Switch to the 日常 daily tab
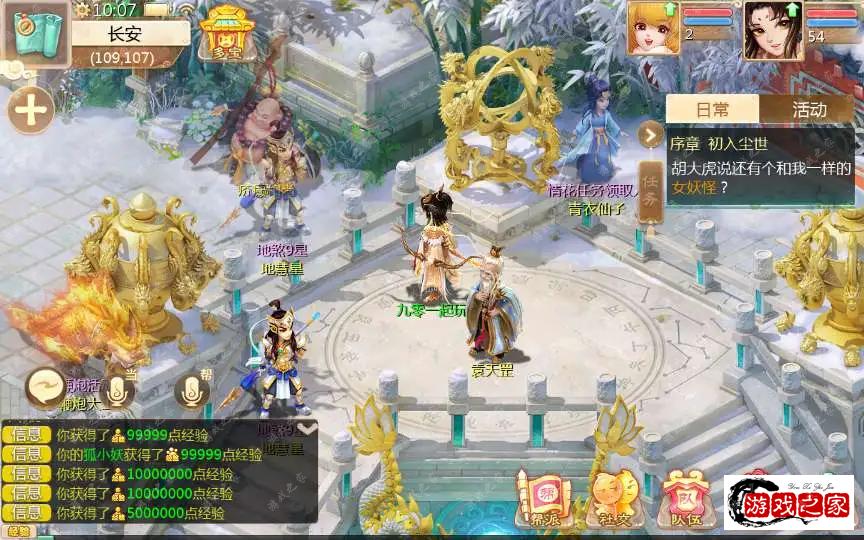The height and width of the screenshot is (540, 864). [713, 109]
